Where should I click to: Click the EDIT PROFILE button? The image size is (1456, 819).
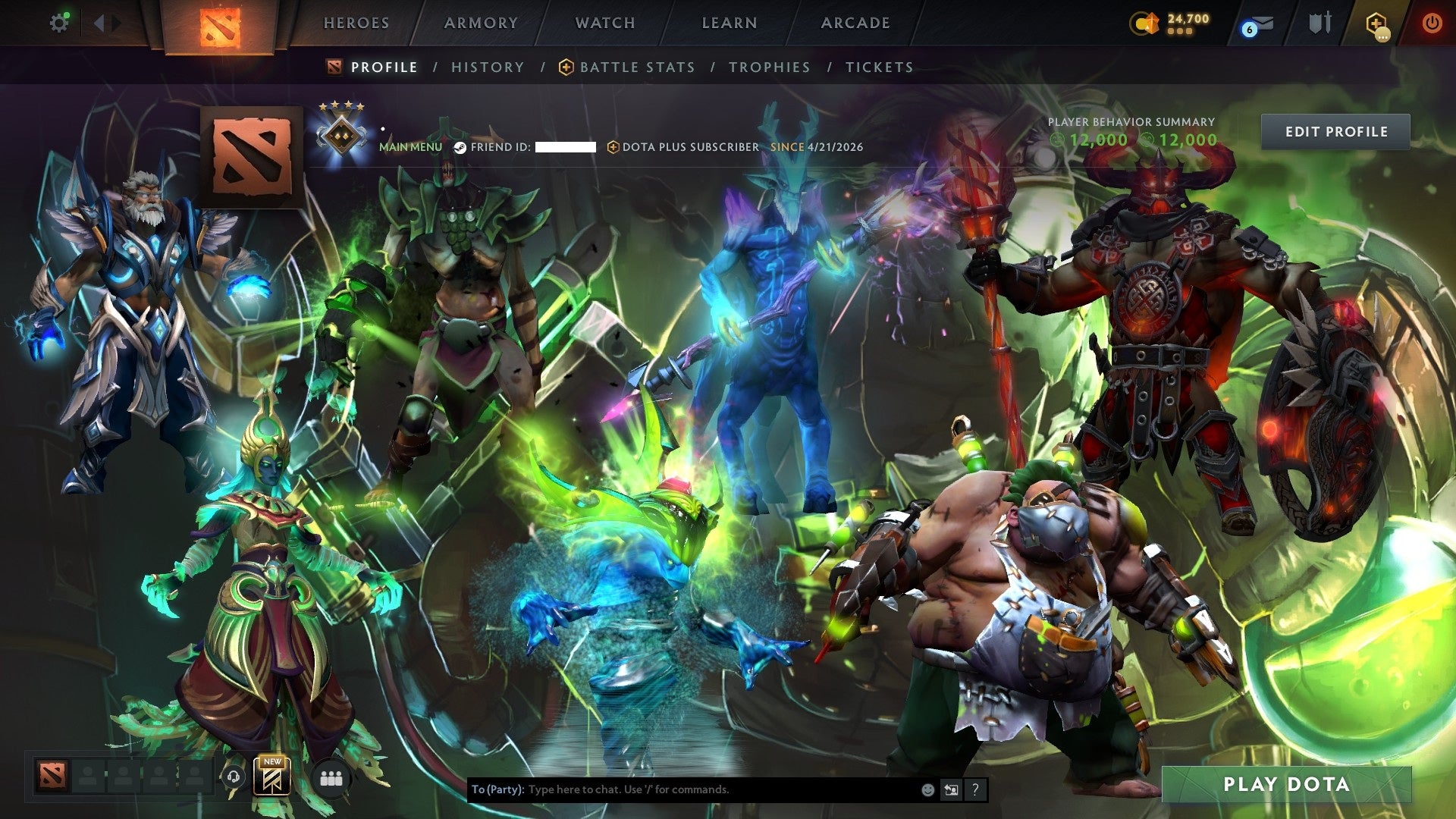[x=1335, y=131]
